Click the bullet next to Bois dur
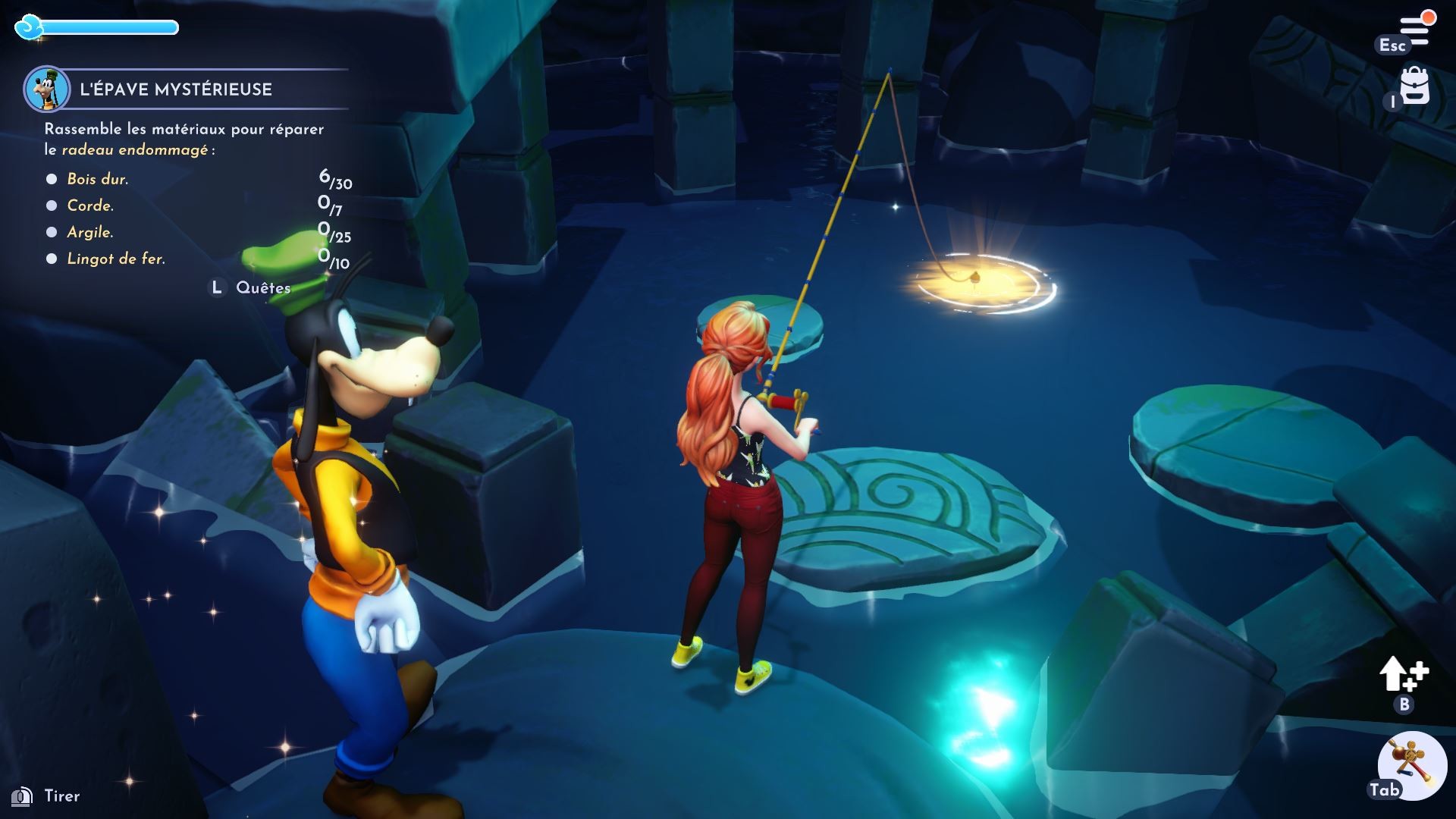This screenshot has width=1456, height=819. pyautogui.click(x=51, y=179)
